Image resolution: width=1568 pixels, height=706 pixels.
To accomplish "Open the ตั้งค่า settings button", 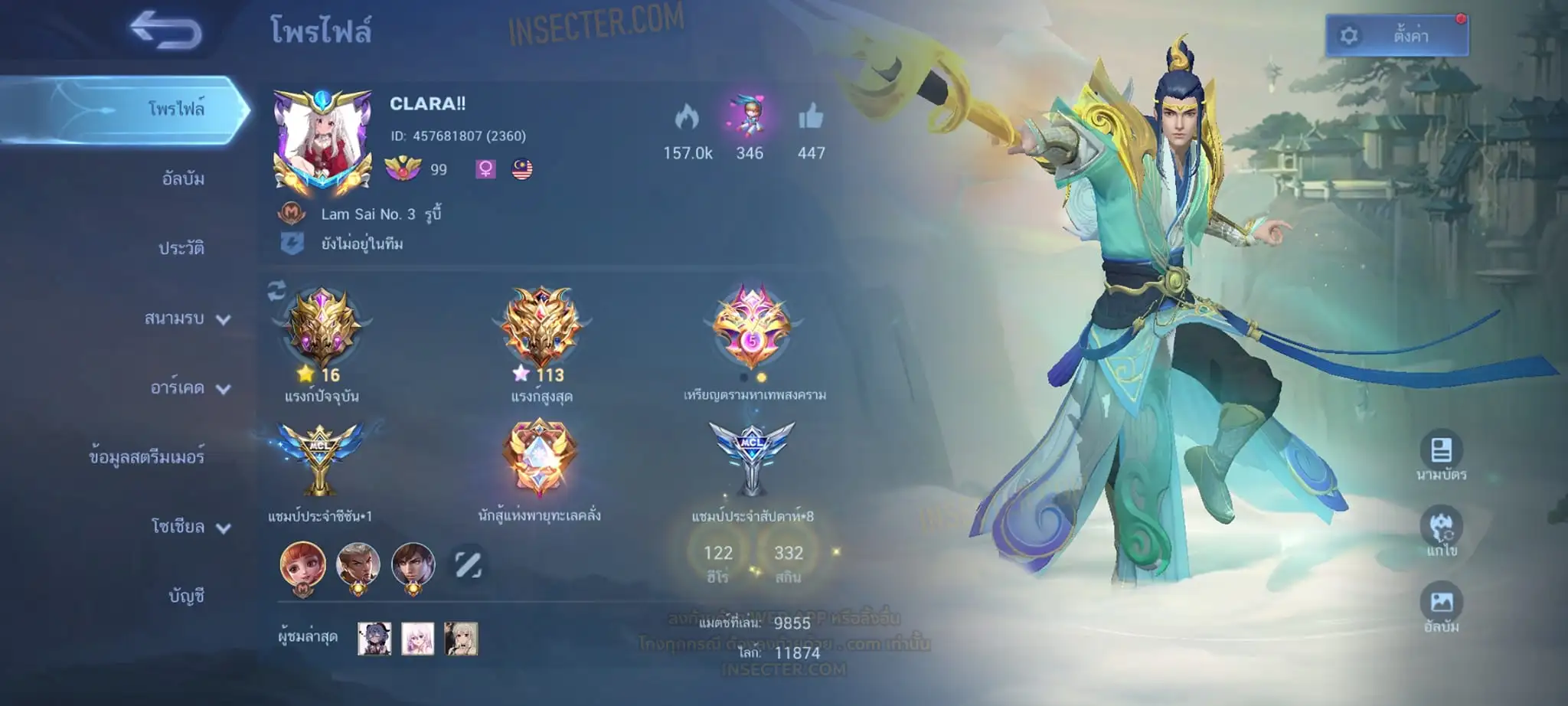I will point(1396,35).
